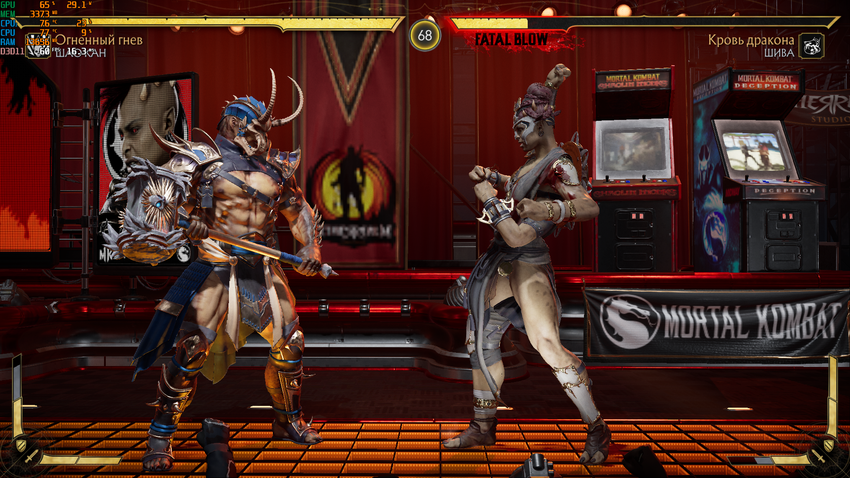Click Sheeva's Dragon's Blood variation icon
This screenshot has width=850, height=478.
(x=812, y=45)
